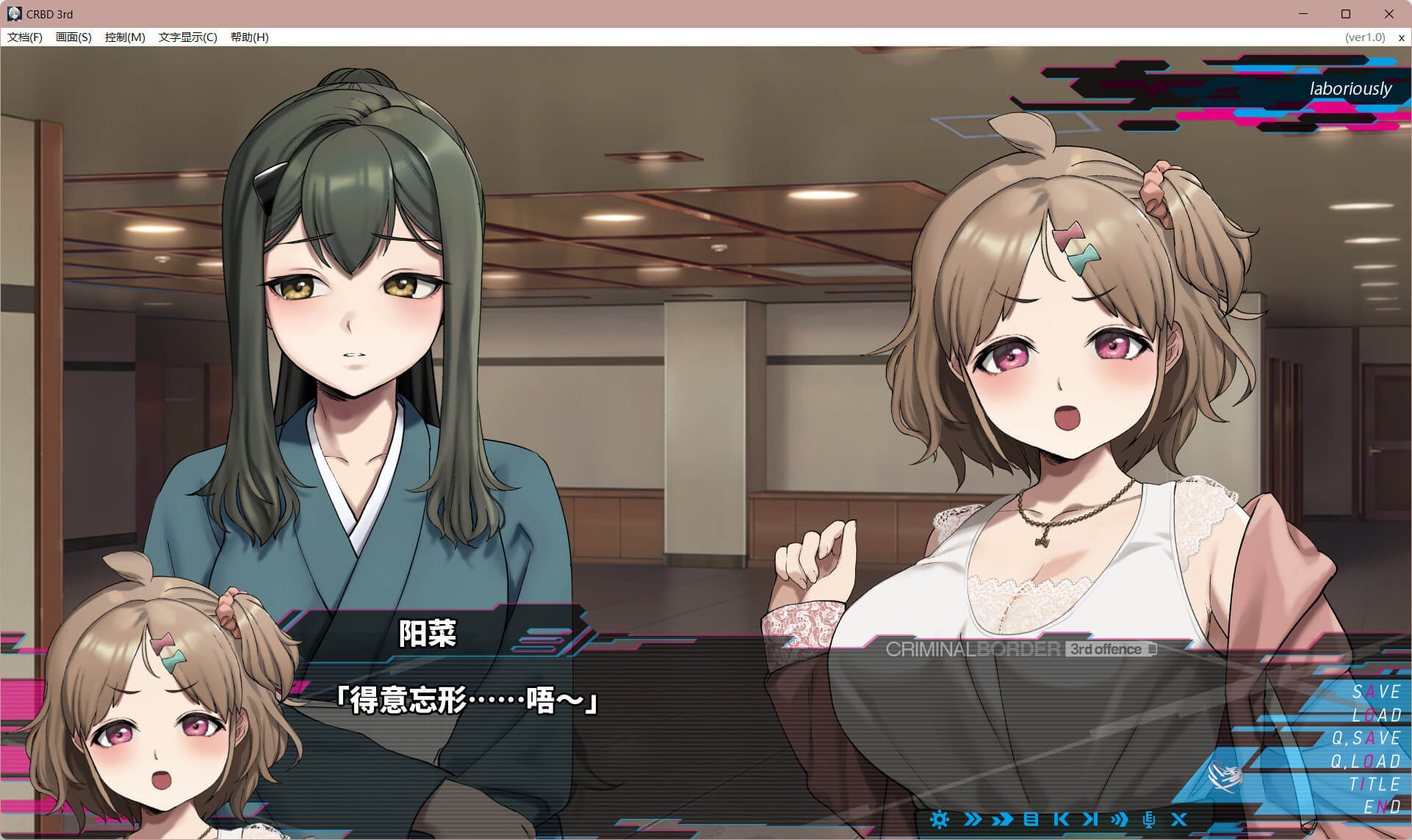Image resolution: width=1412 pixels, height=840 pixels.
Task: Maximize the CRBD 3rd window
Action: (x=1346, y=14)
